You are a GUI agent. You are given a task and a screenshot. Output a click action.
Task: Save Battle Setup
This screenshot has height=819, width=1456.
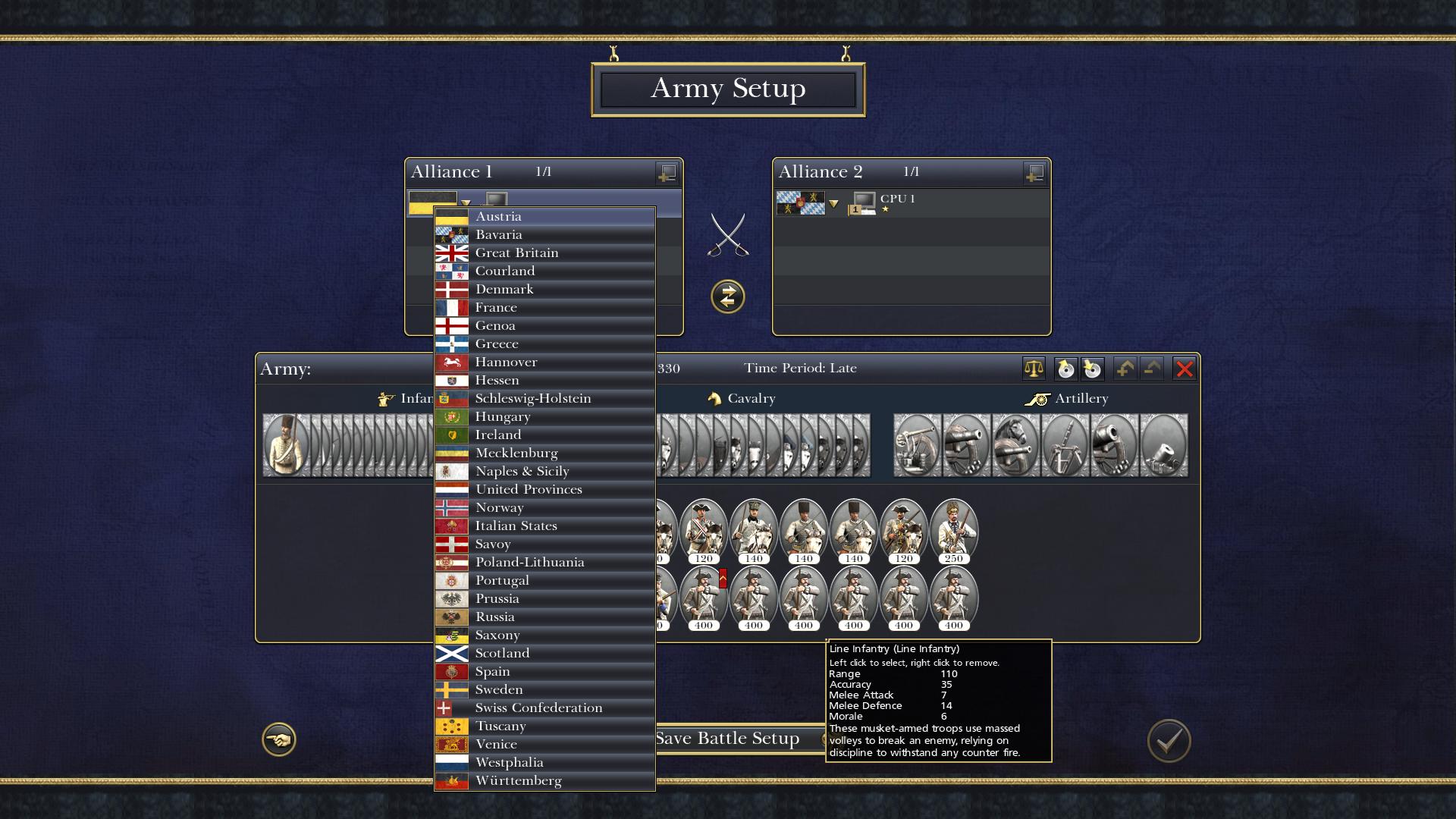pos(728,739)
